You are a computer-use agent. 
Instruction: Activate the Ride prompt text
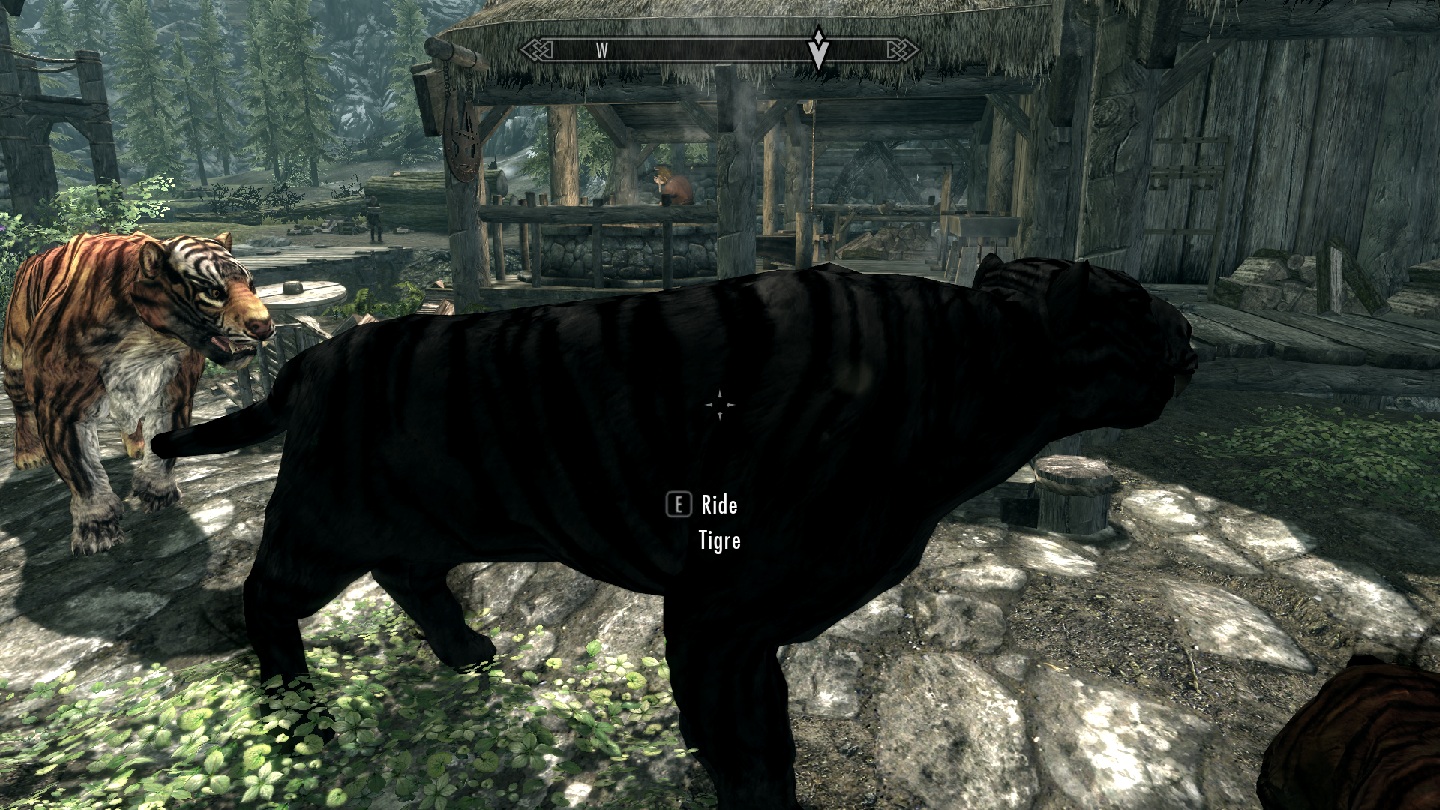coord(719,505)
